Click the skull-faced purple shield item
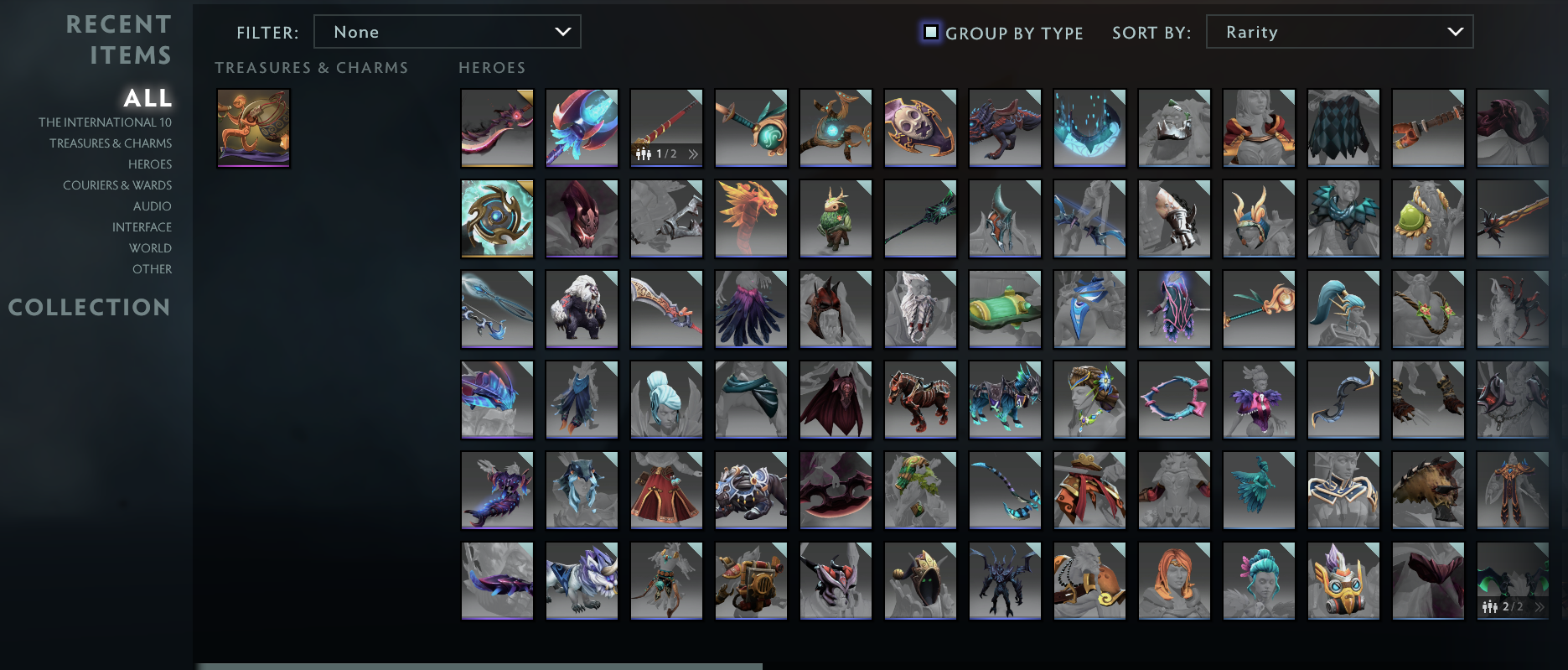This screenshot has width=1568, height=670. pos(919,127)
